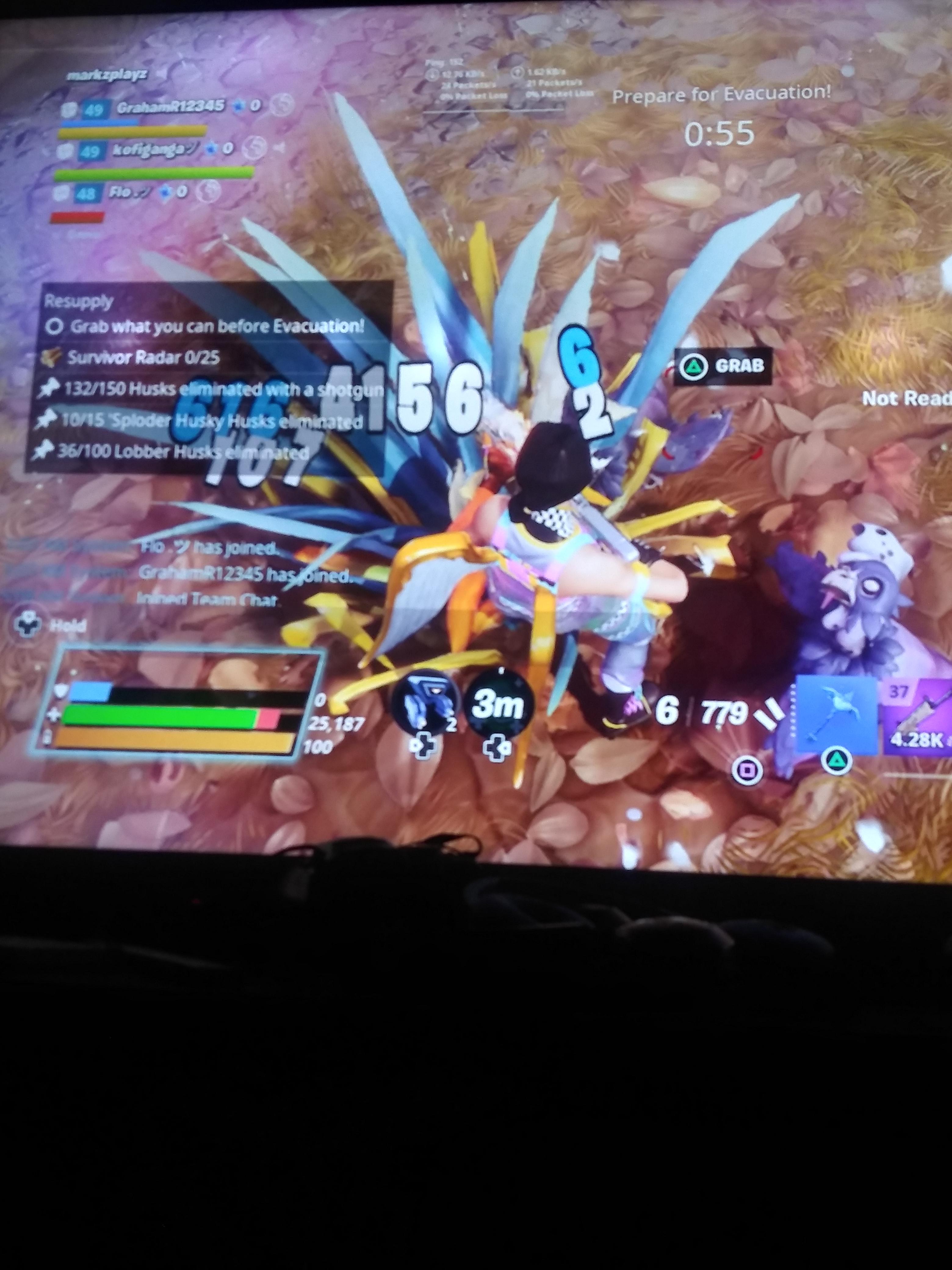Image resolution: width=952 pixels, height=1270 pixels.
Task: Click GrahamR12345's medal badge icon
Action: point(69,108)
